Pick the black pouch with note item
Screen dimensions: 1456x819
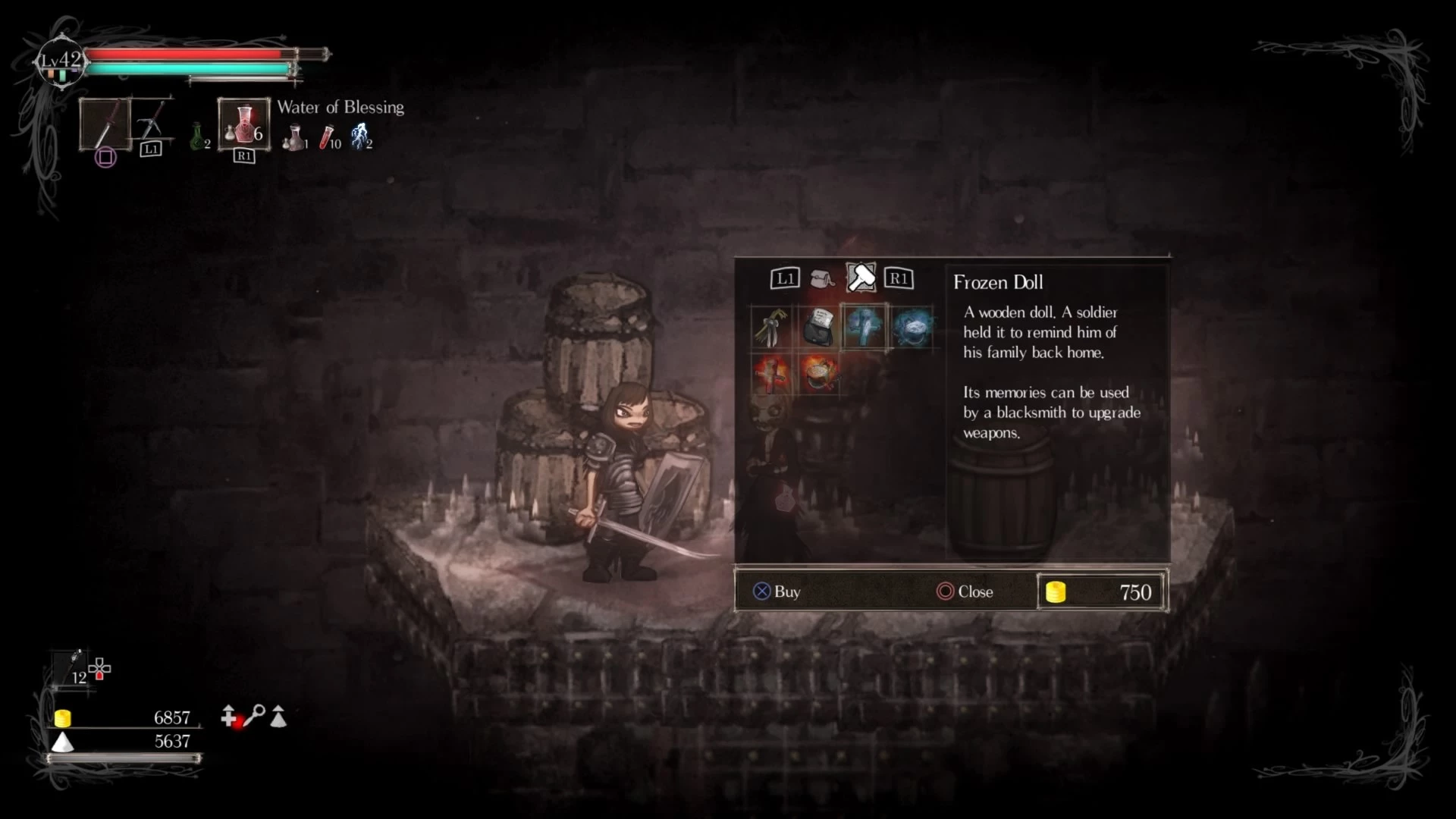pyautogui.click(x=818, y=328)
